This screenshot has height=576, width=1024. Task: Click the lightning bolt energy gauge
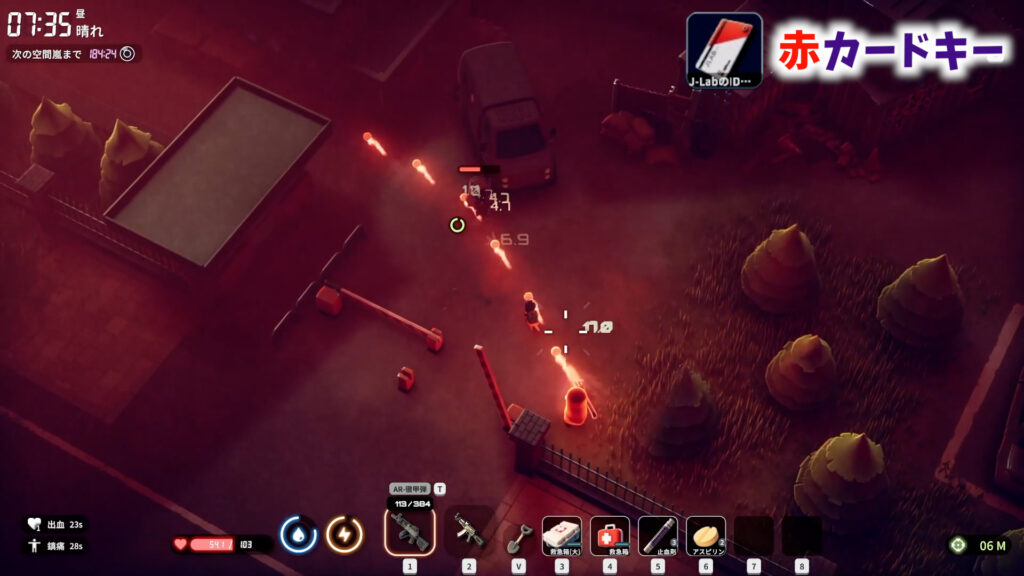[344, 535]
